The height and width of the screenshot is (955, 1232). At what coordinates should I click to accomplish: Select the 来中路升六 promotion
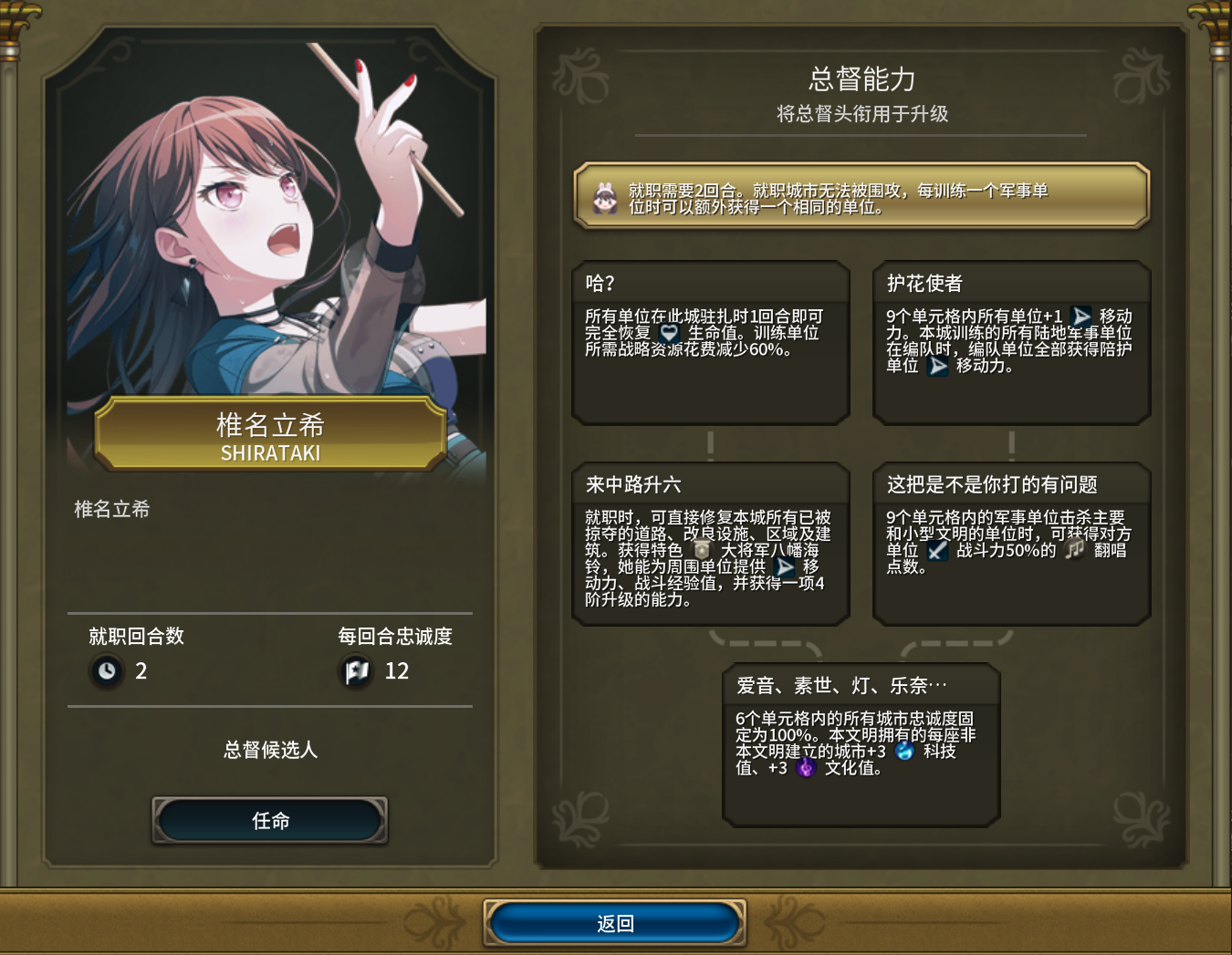click(711, 545)
